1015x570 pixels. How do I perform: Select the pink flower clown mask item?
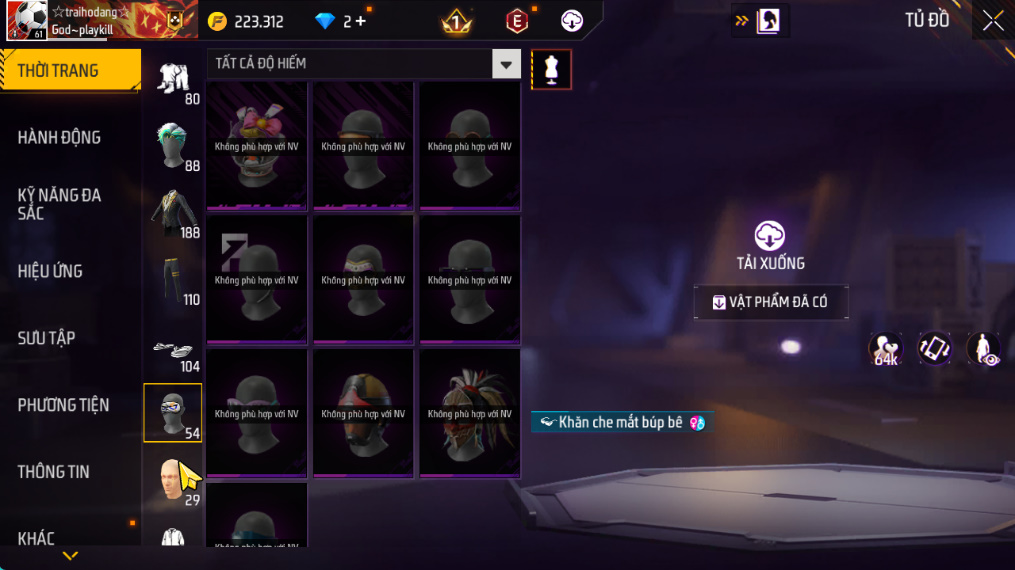[257, 146]
